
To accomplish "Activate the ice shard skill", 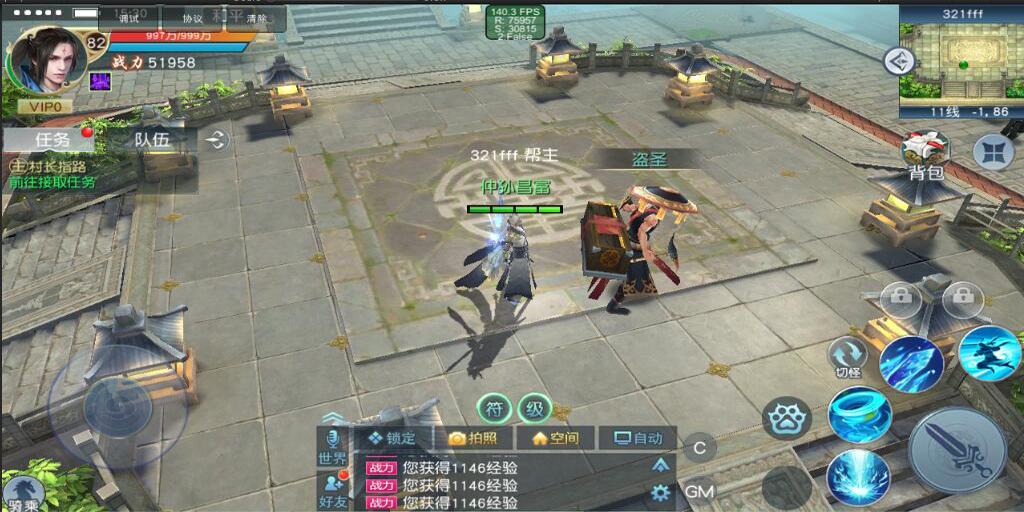I will (x=910, y=363).
